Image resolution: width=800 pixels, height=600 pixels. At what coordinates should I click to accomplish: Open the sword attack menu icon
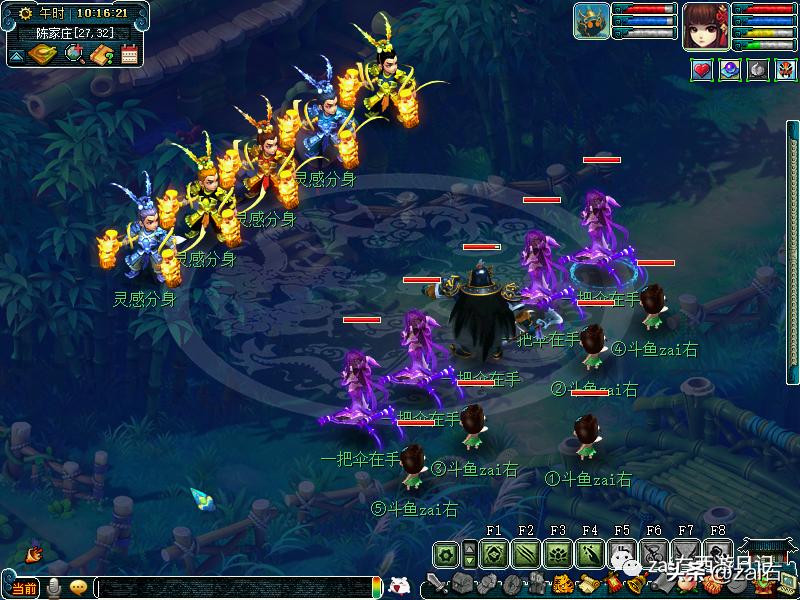coord(437,583)
